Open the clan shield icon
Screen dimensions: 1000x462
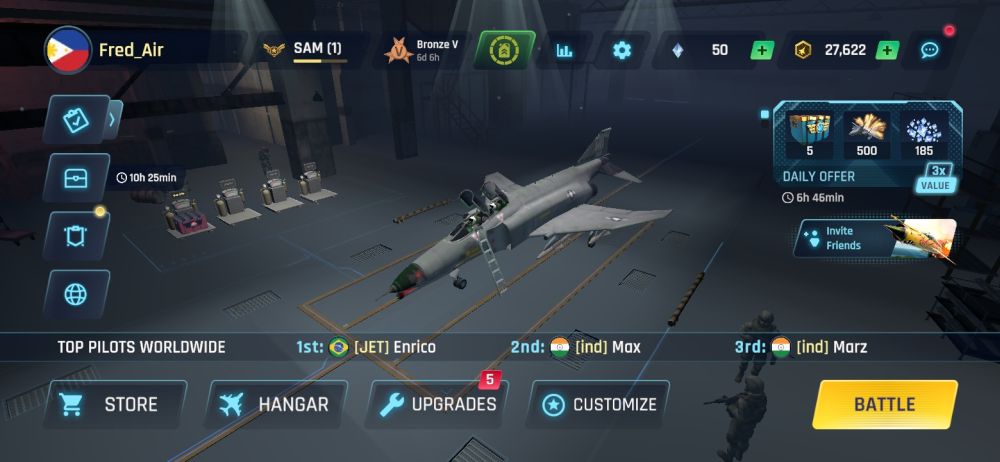pos(76,236)
